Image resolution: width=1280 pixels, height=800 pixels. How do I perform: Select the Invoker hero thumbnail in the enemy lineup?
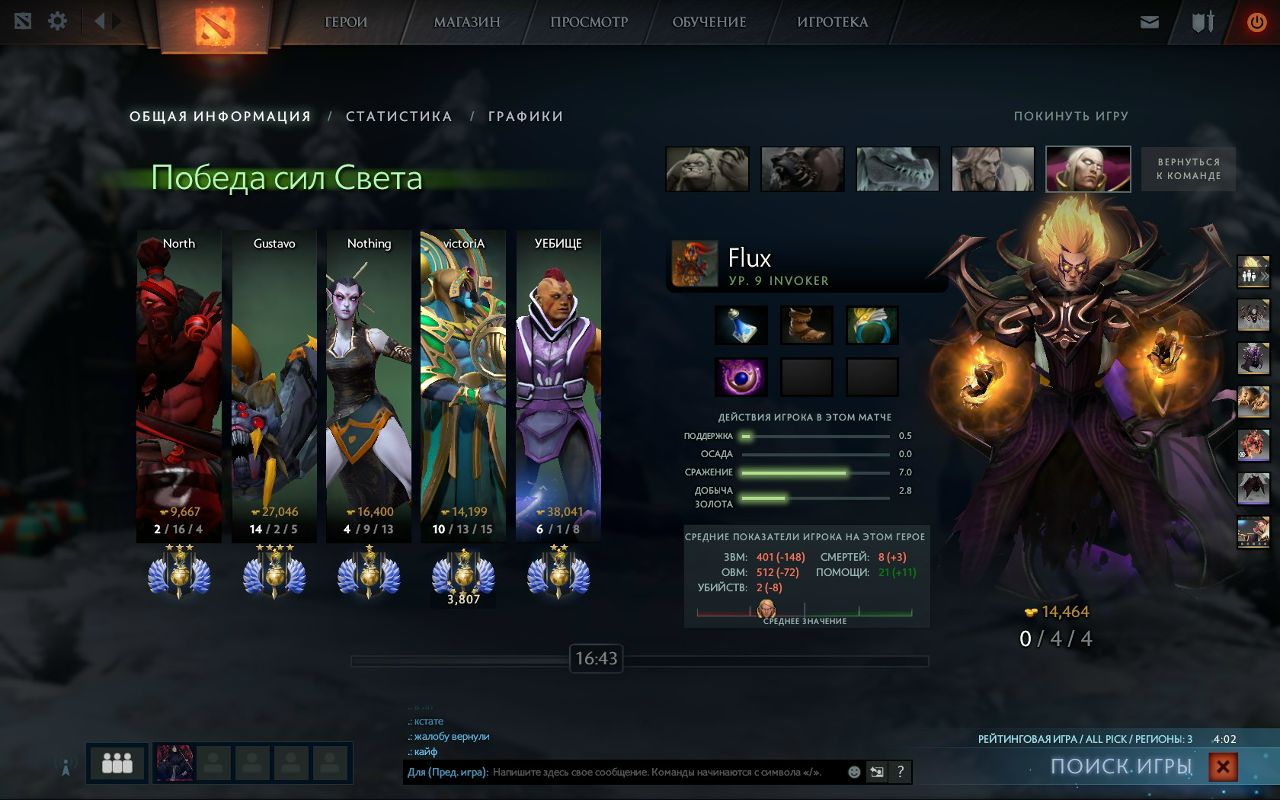click(x=1088, y=168)
